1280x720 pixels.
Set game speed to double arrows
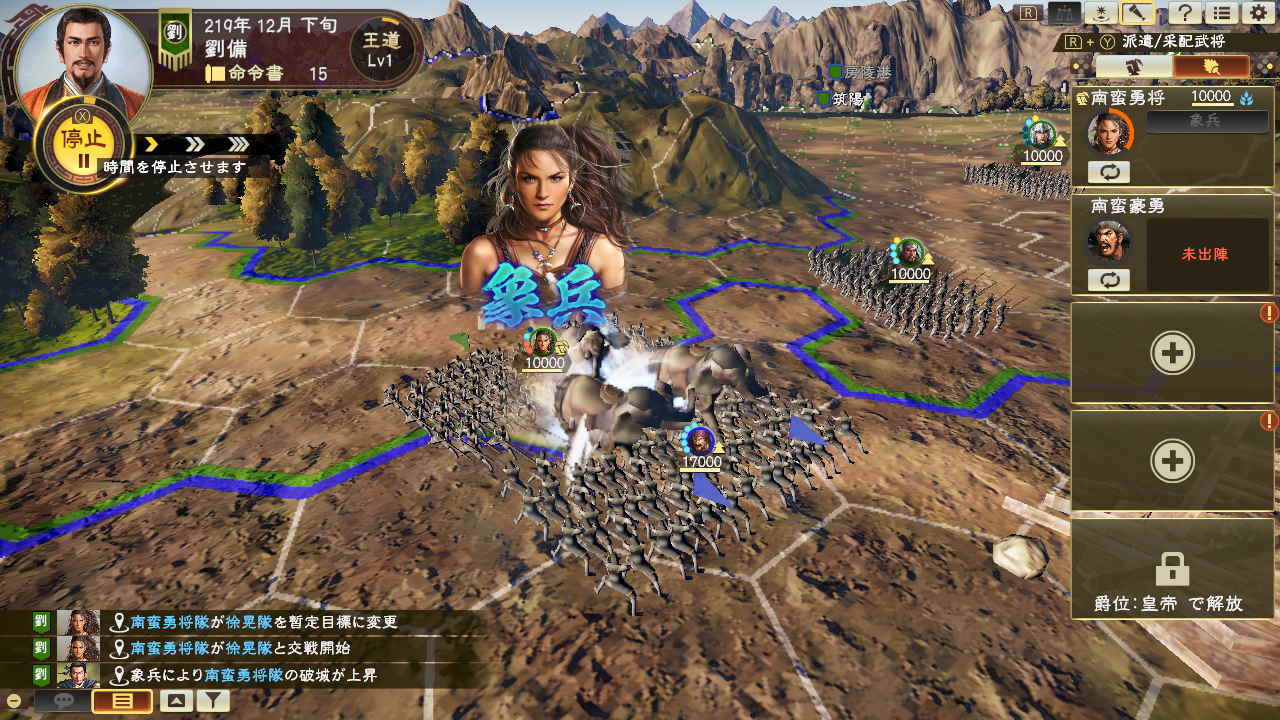197,145
